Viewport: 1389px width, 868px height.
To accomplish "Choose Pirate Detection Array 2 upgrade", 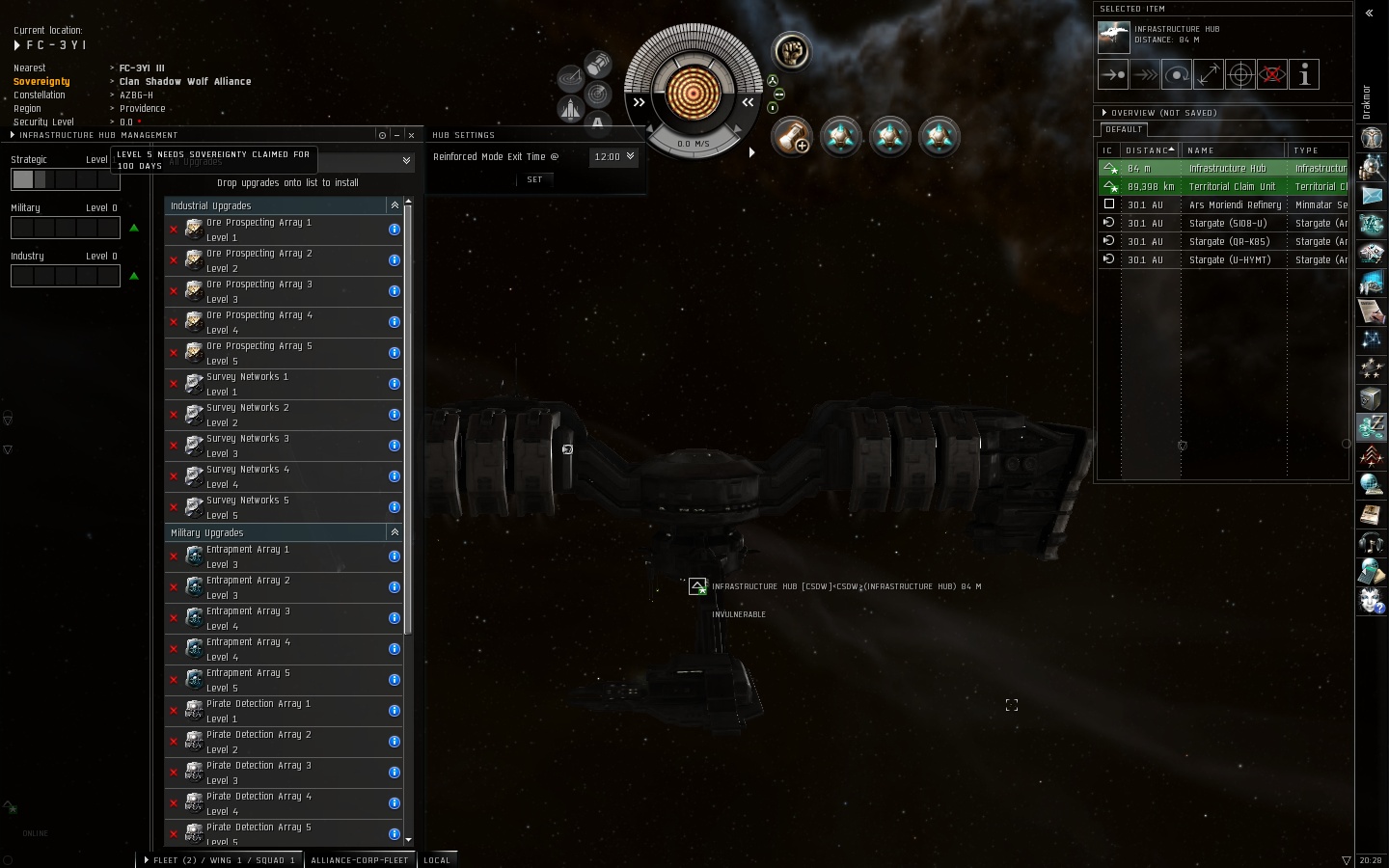I will 280,742.
